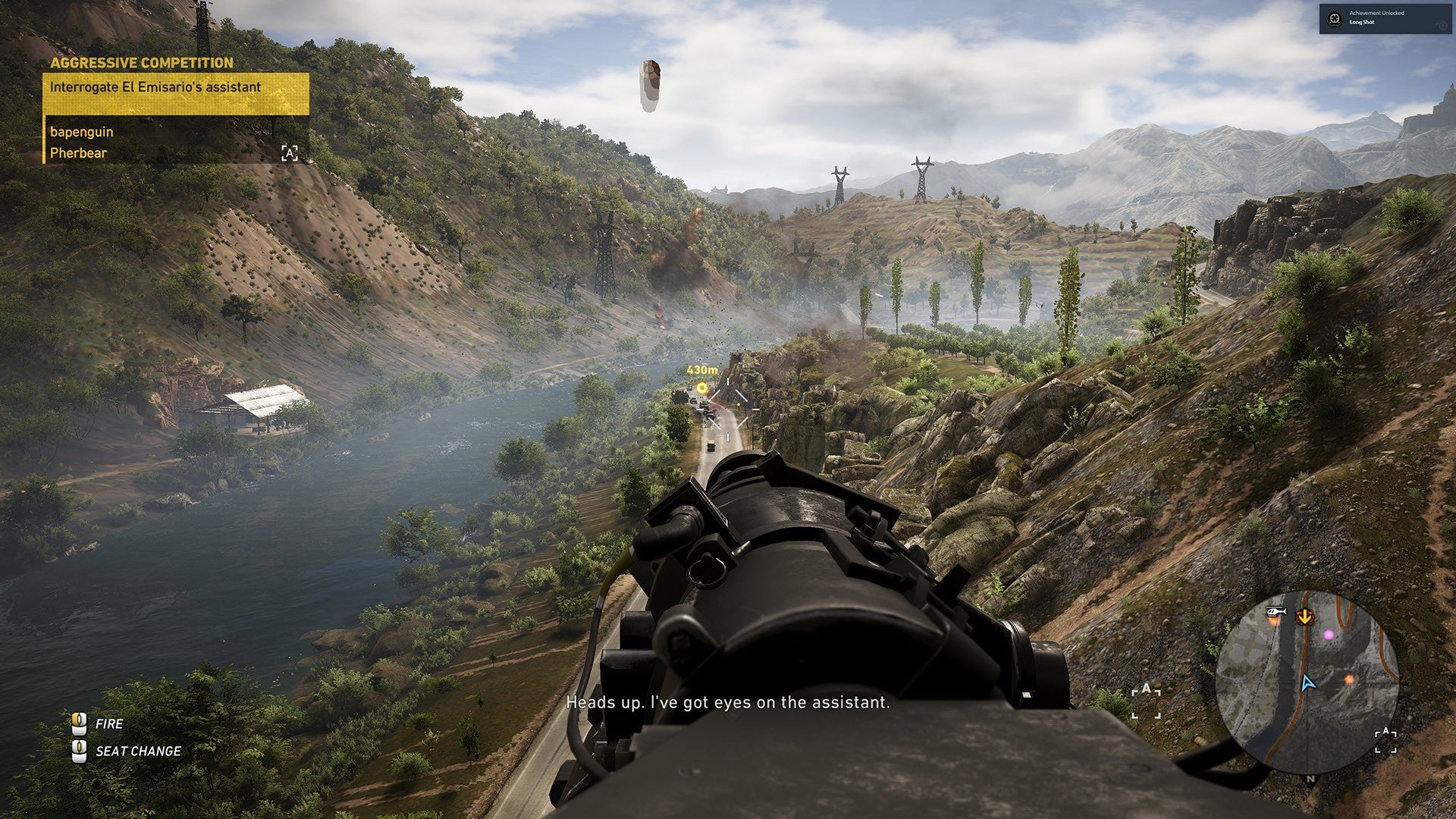Image resolution: width=1456 pixels, height=819 pixels.
Task: Click the helicopter icon on the minimap
Action: click(1276, 611)
